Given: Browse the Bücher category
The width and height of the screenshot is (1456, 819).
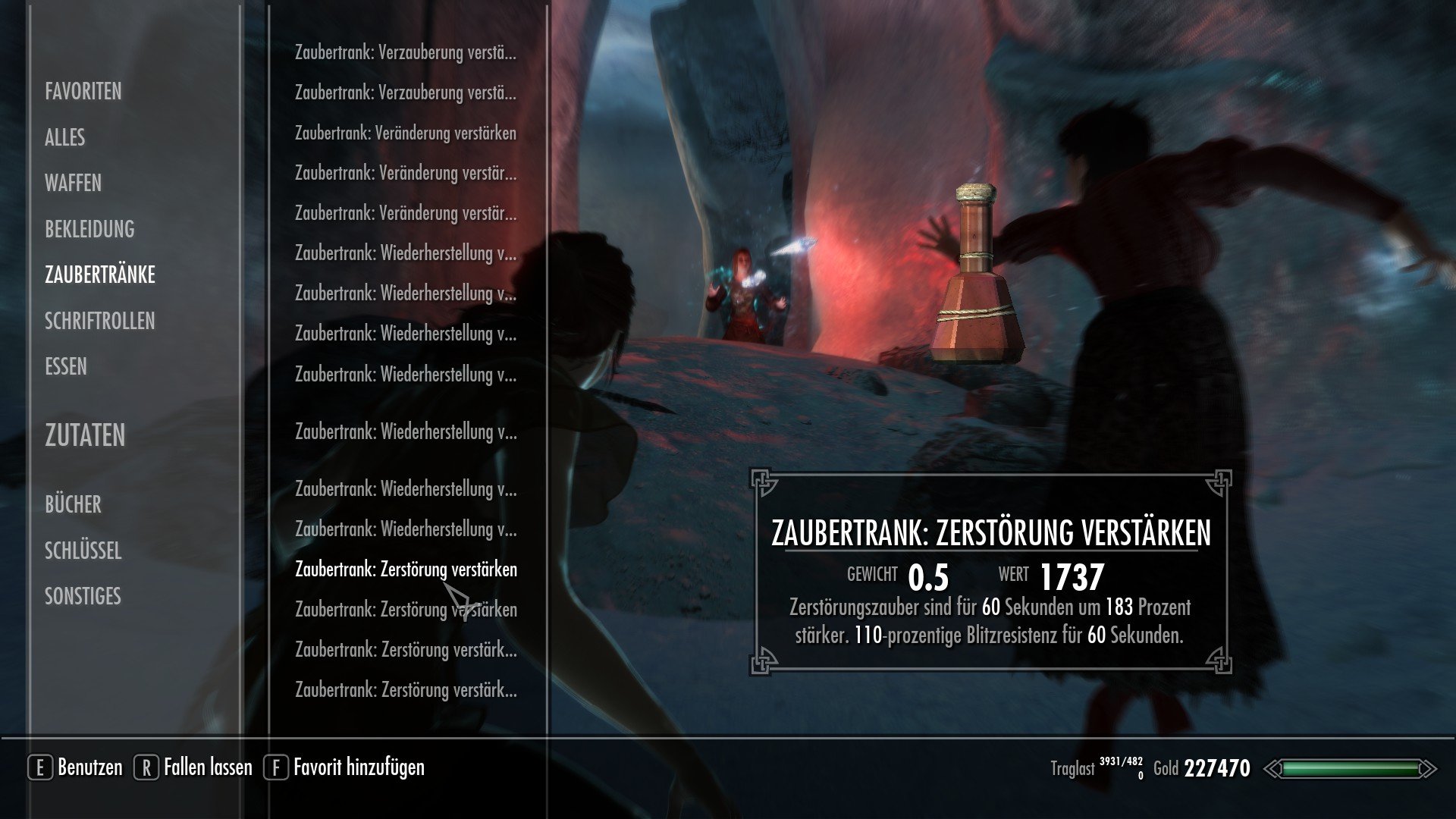Looking at the screenshot, I should 74,504.
